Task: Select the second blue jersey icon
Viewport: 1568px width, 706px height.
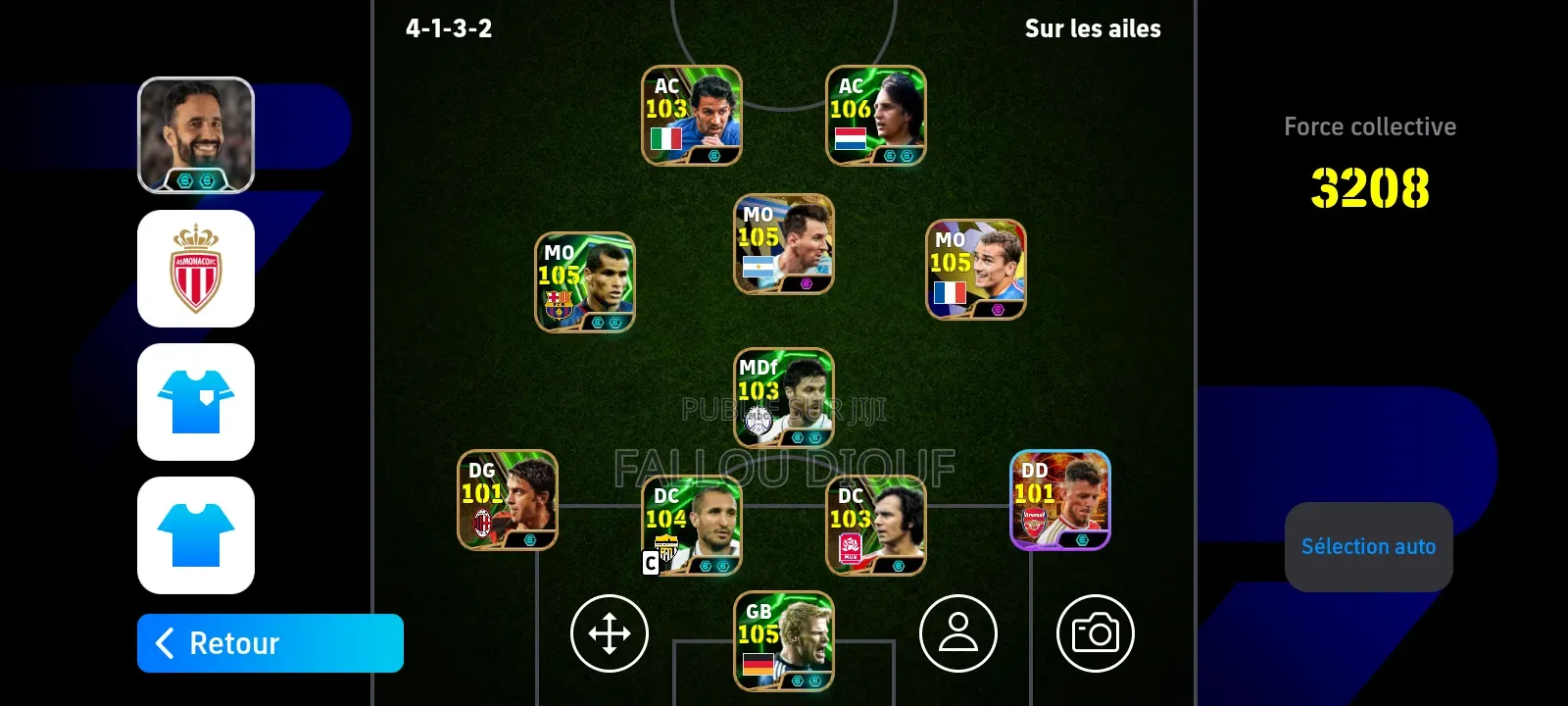Action: (196, 537)
